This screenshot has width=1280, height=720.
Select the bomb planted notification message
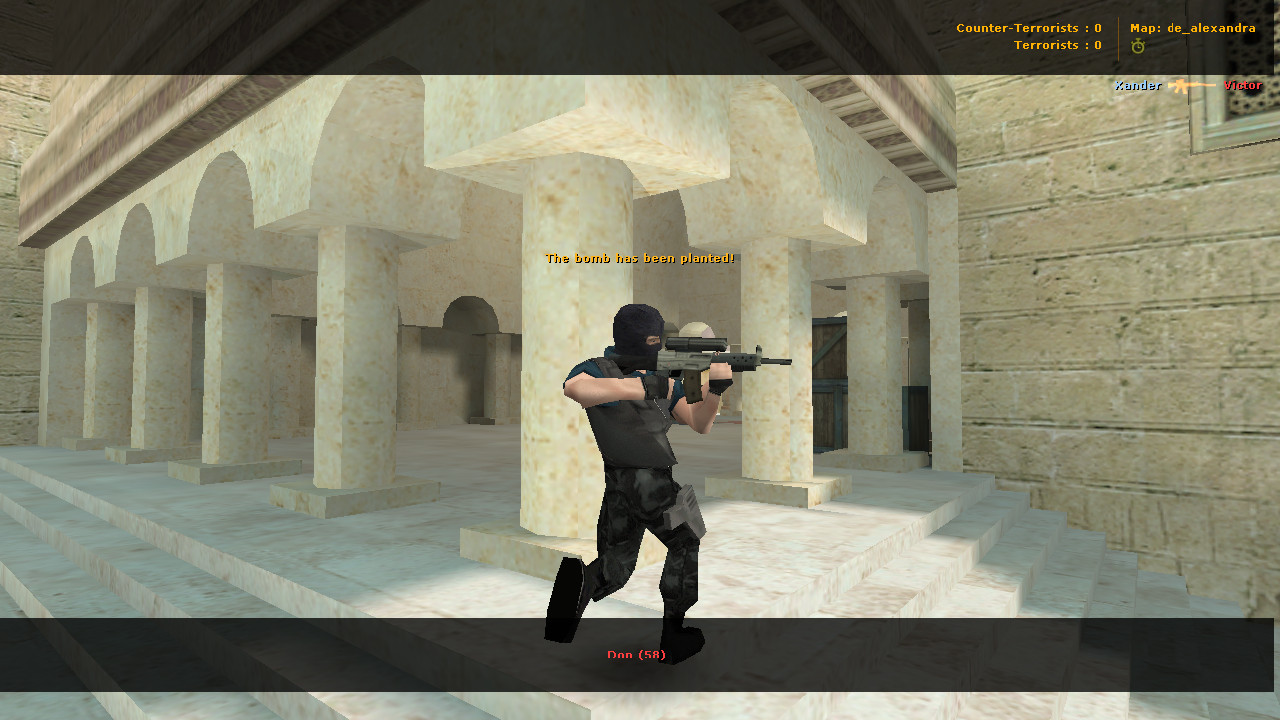coord(638,257)
